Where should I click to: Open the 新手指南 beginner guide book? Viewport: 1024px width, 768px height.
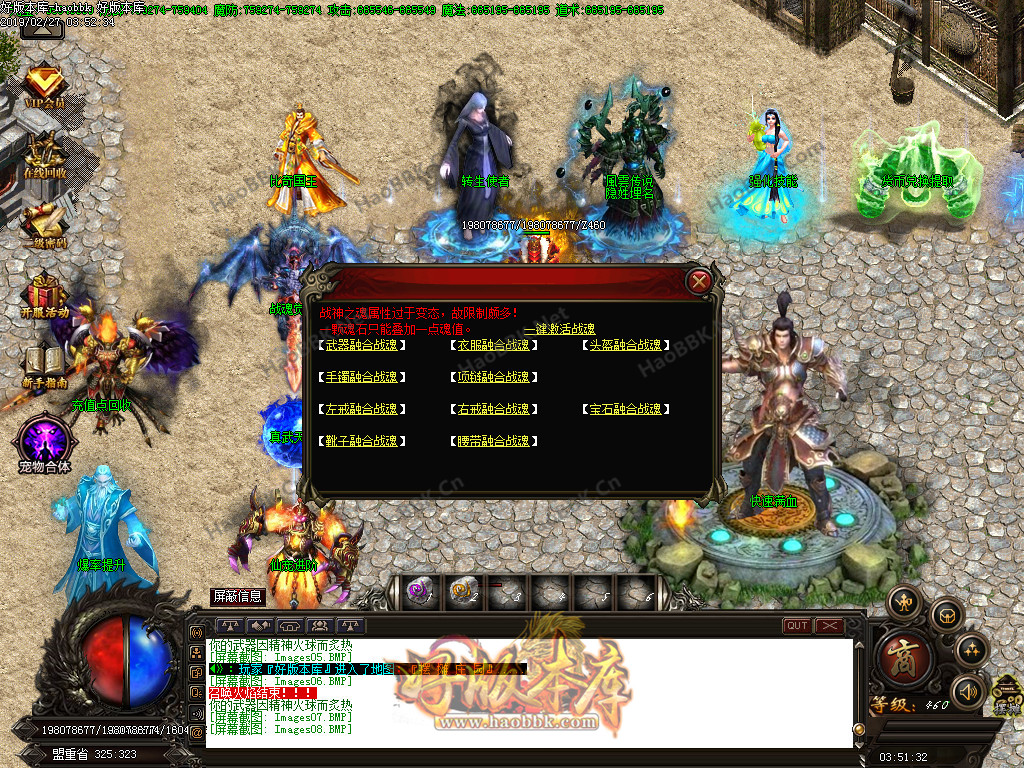(x=44, y=365)
